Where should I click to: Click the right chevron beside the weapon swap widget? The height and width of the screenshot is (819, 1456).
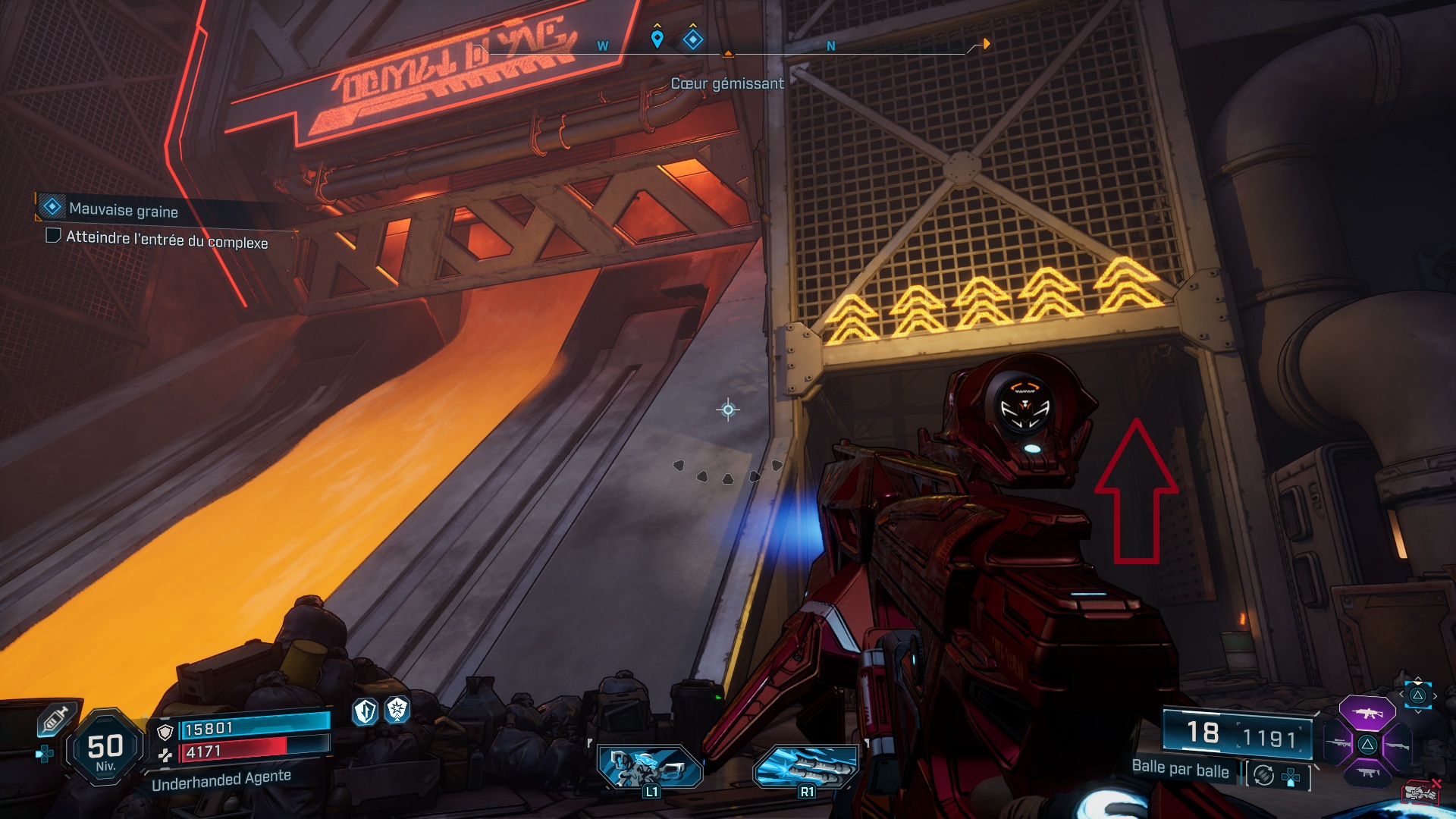[1436, 694]
